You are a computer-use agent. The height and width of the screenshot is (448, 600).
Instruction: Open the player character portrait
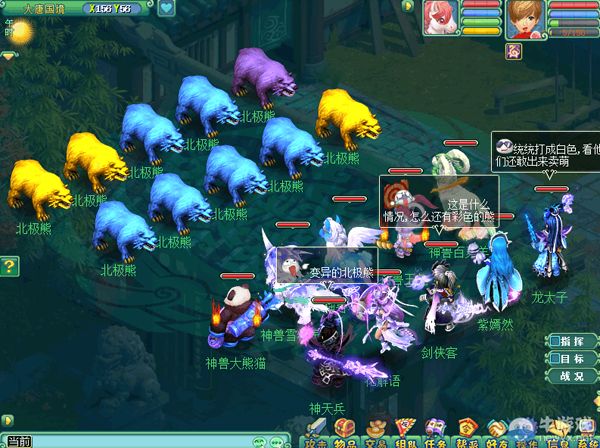pyautogui.click(x=523, y=18)
